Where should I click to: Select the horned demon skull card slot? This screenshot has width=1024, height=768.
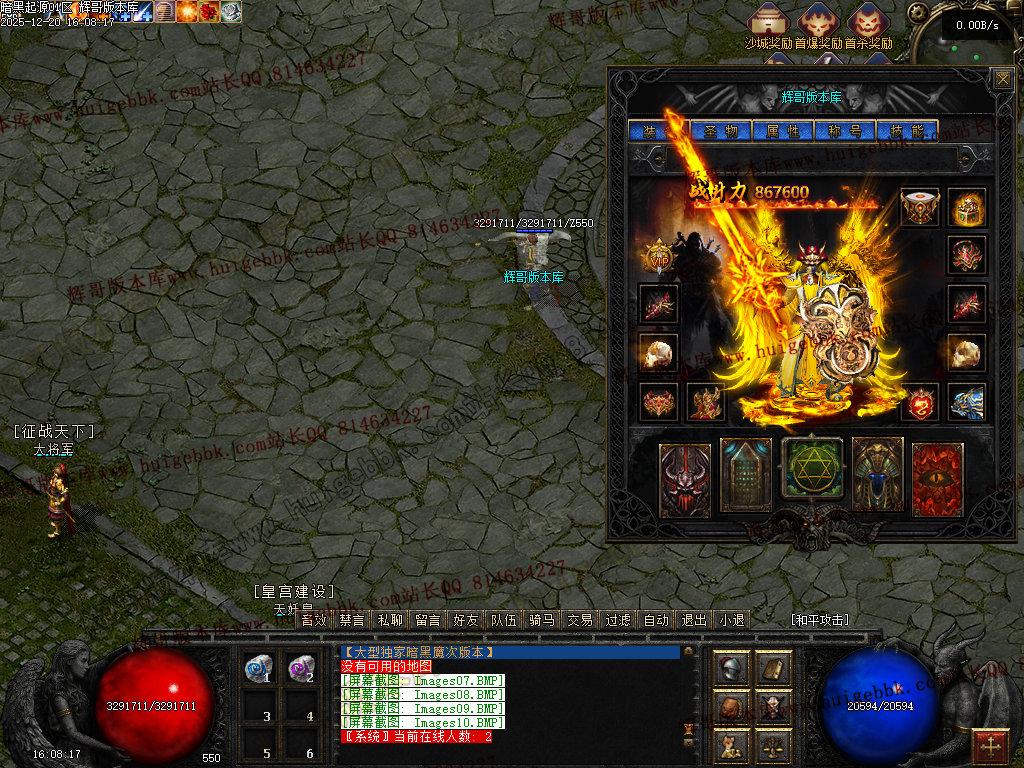[685, 480]
